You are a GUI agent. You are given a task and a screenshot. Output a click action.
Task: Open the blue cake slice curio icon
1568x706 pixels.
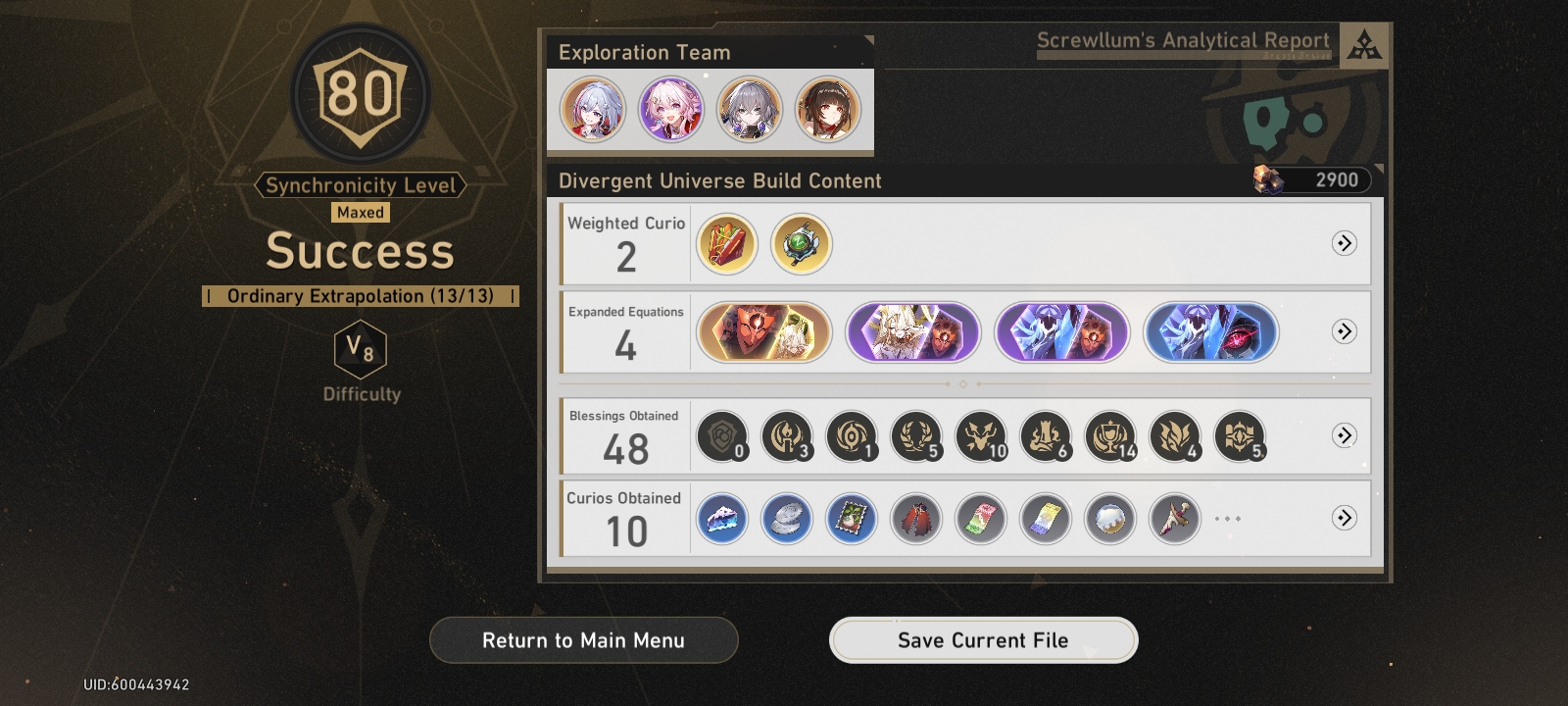pyautogui.click(x=722, y=518)
